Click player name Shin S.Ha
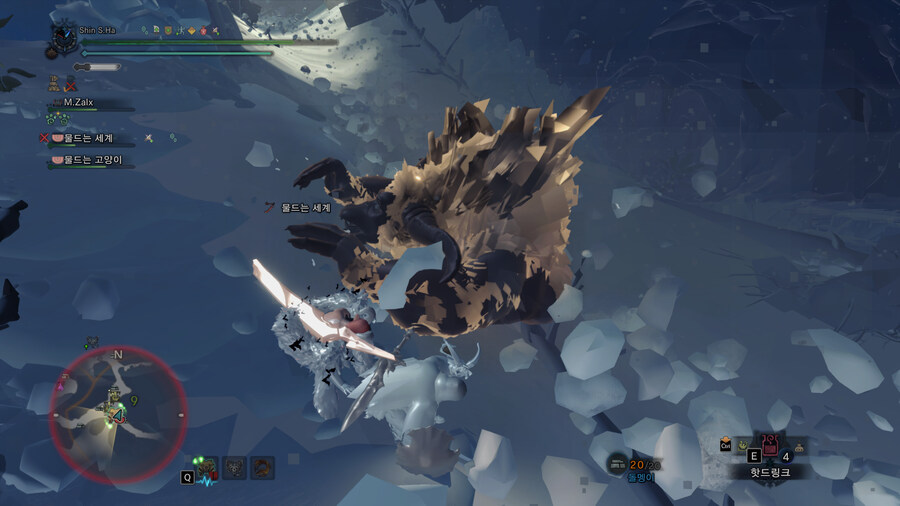Screen dimensions: 900x506 pos(100,30)
